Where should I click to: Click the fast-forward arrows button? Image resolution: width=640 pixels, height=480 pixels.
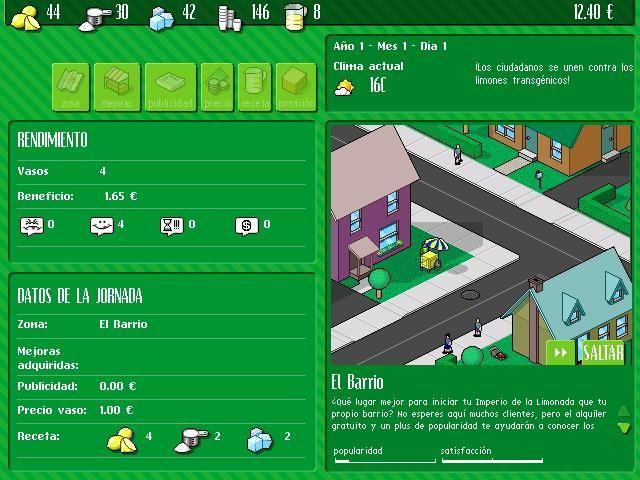tap(560, 352)
